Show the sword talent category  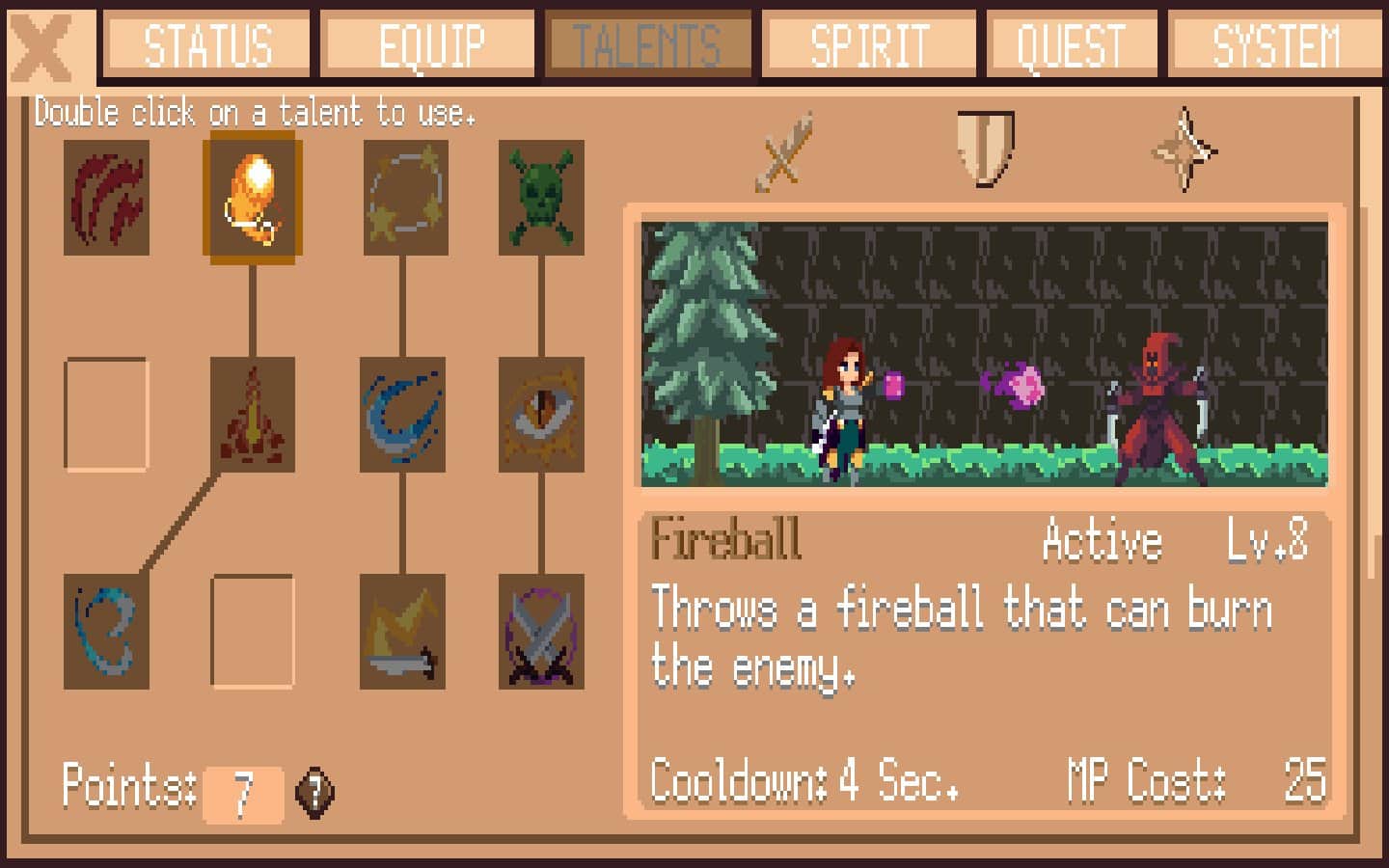click(x=783, y=151)
